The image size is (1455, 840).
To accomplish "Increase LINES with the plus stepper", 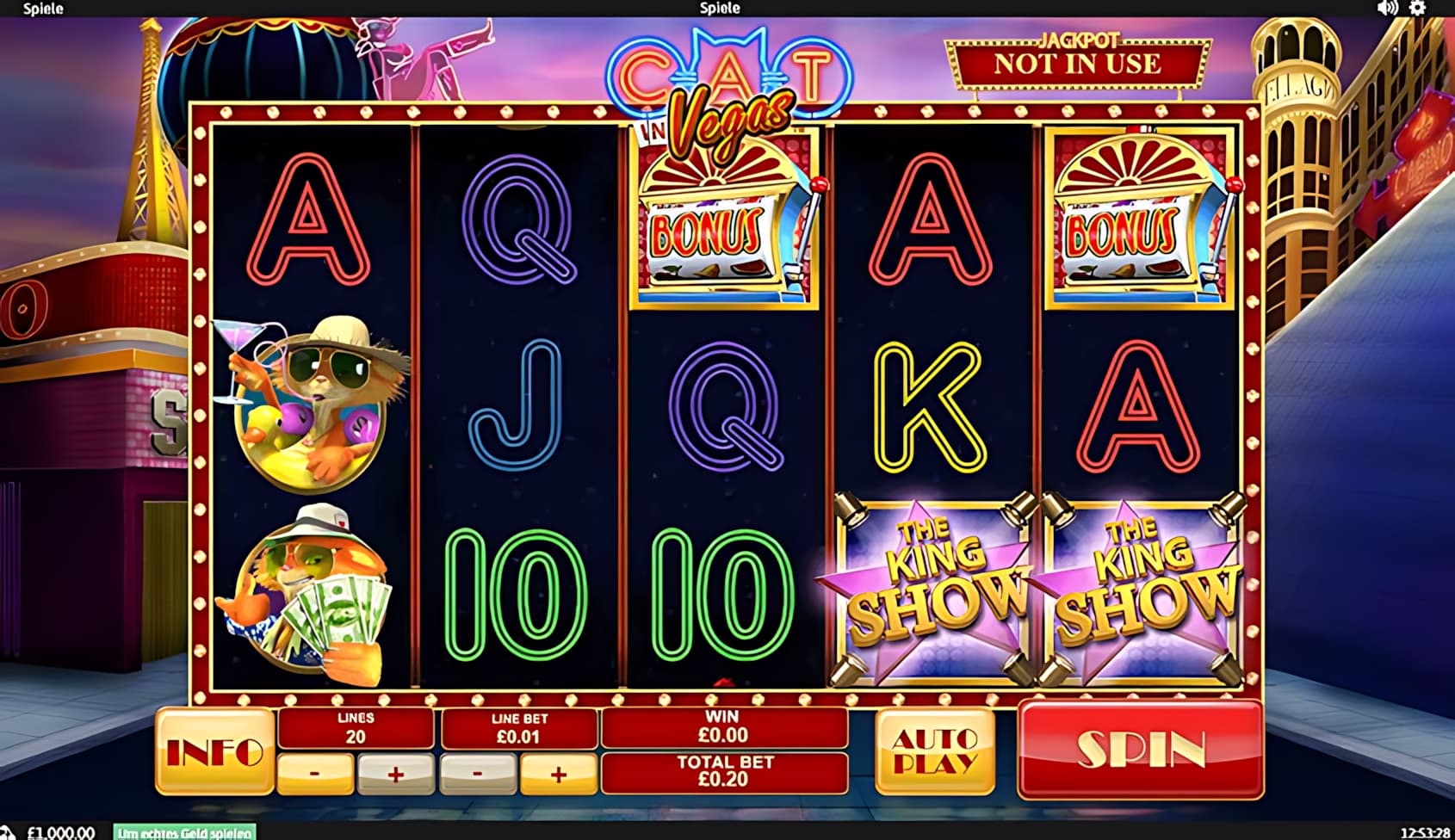I will coord(394,772).
